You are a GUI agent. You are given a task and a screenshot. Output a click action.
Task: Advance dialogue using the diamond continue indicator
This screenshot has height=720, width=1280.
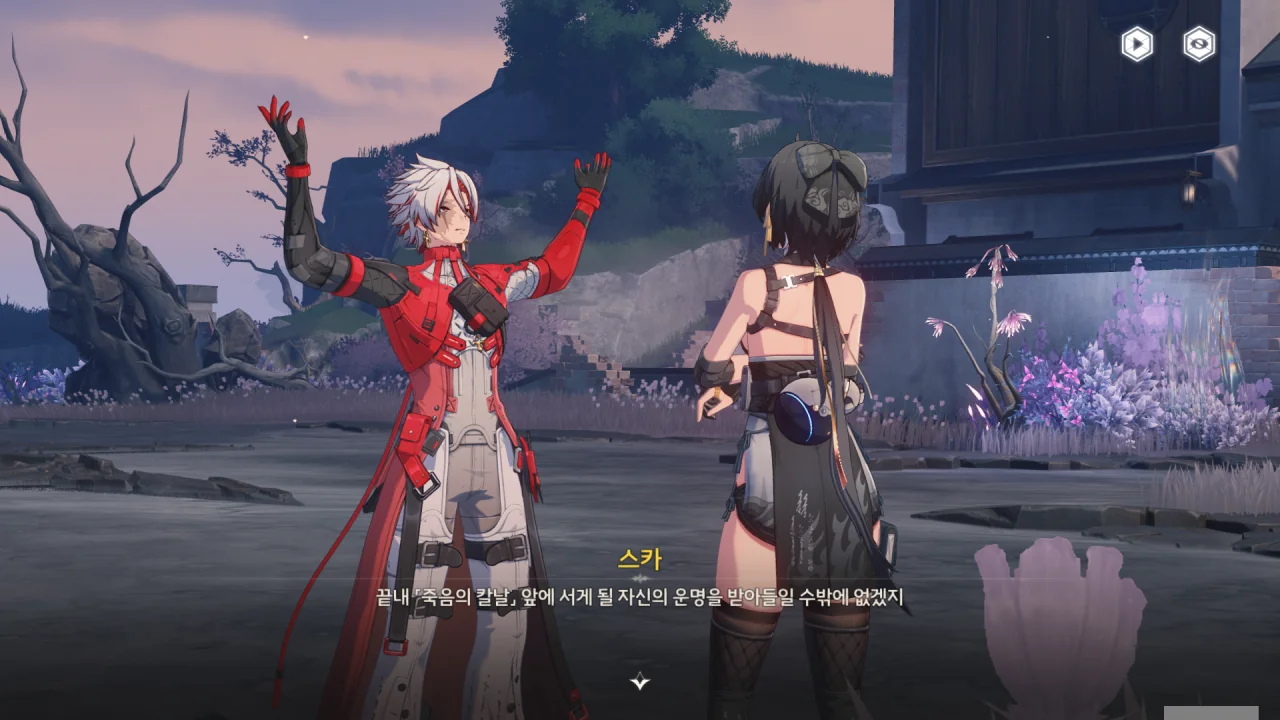(x=640, y=682)
